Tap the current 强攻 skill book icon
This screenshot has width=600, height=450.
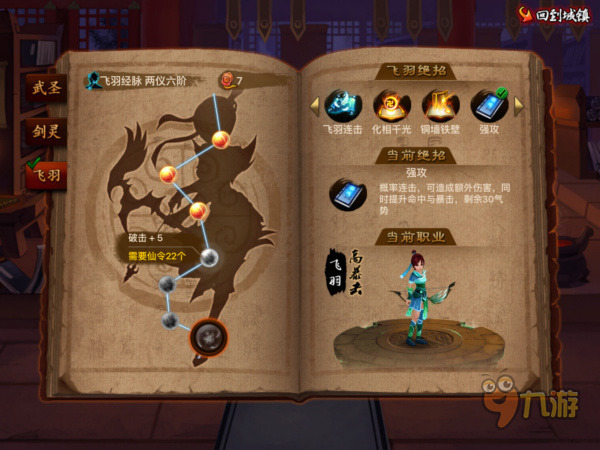(348, 192)
